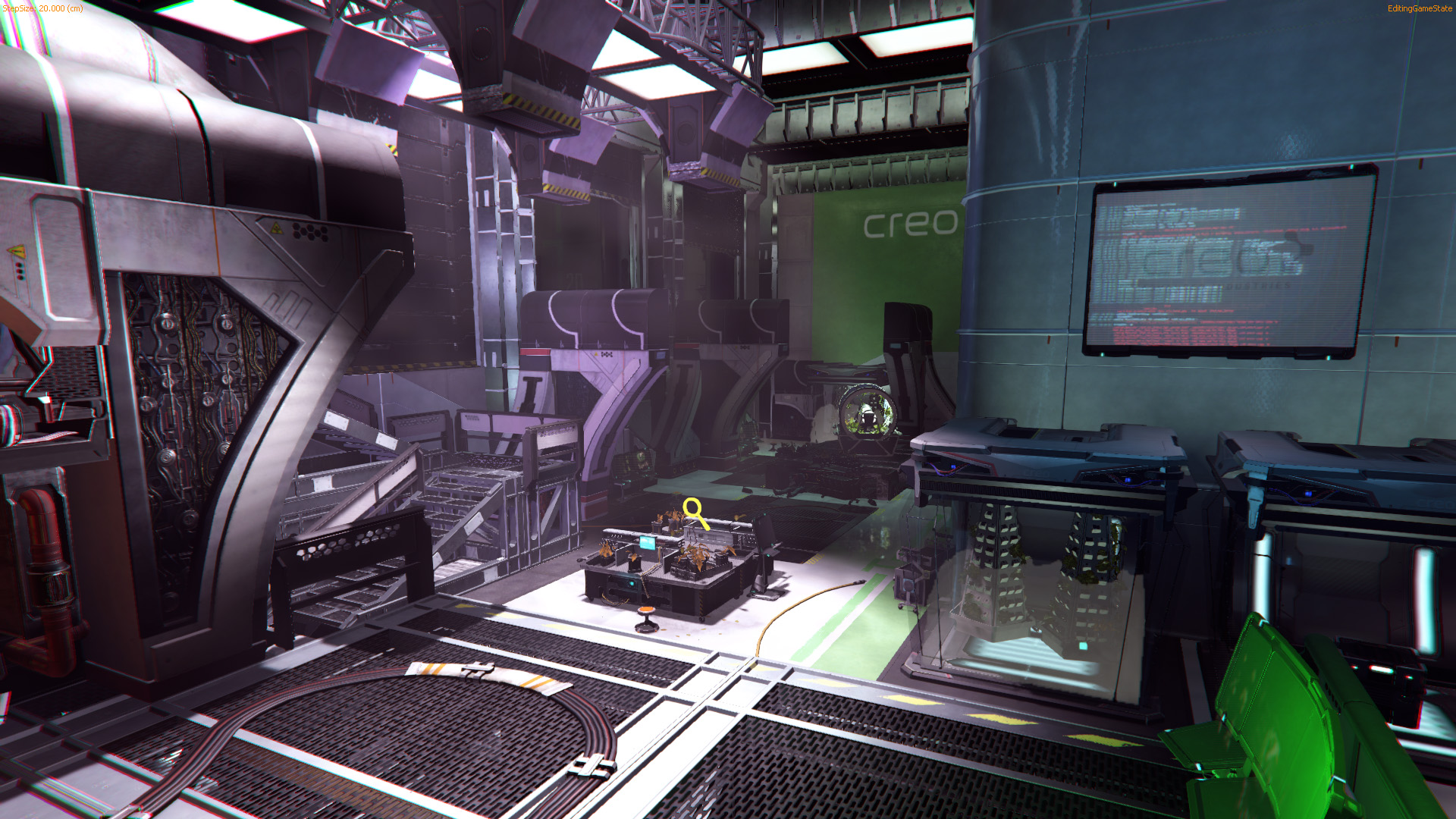Click the yellow magnifying glass marker
The image size is (1456, 819).
(x=695, y=512)
